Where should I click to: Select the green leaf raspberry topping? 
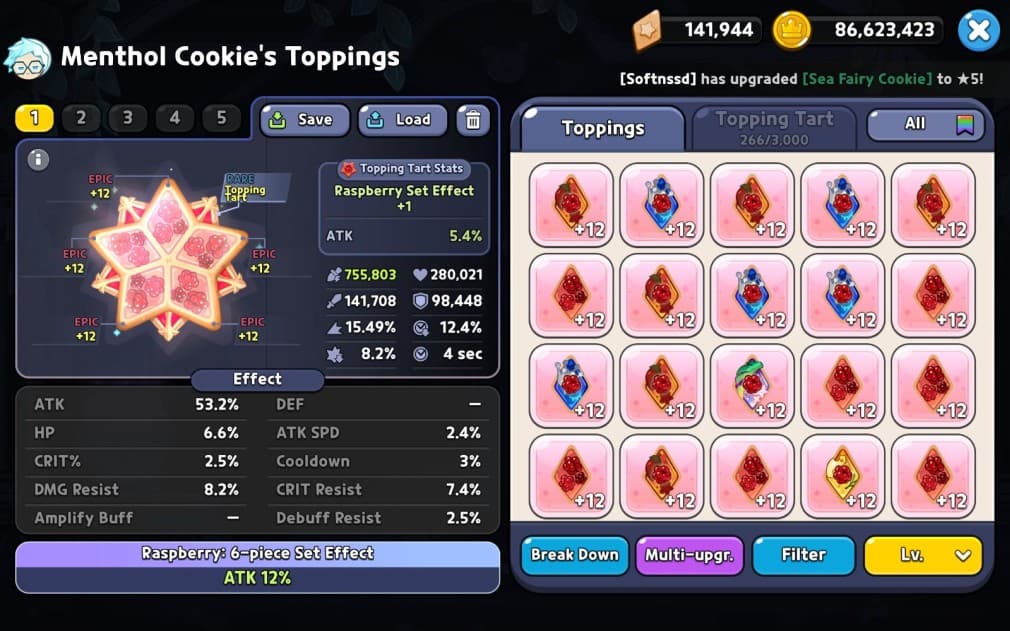tap(752, 386)
